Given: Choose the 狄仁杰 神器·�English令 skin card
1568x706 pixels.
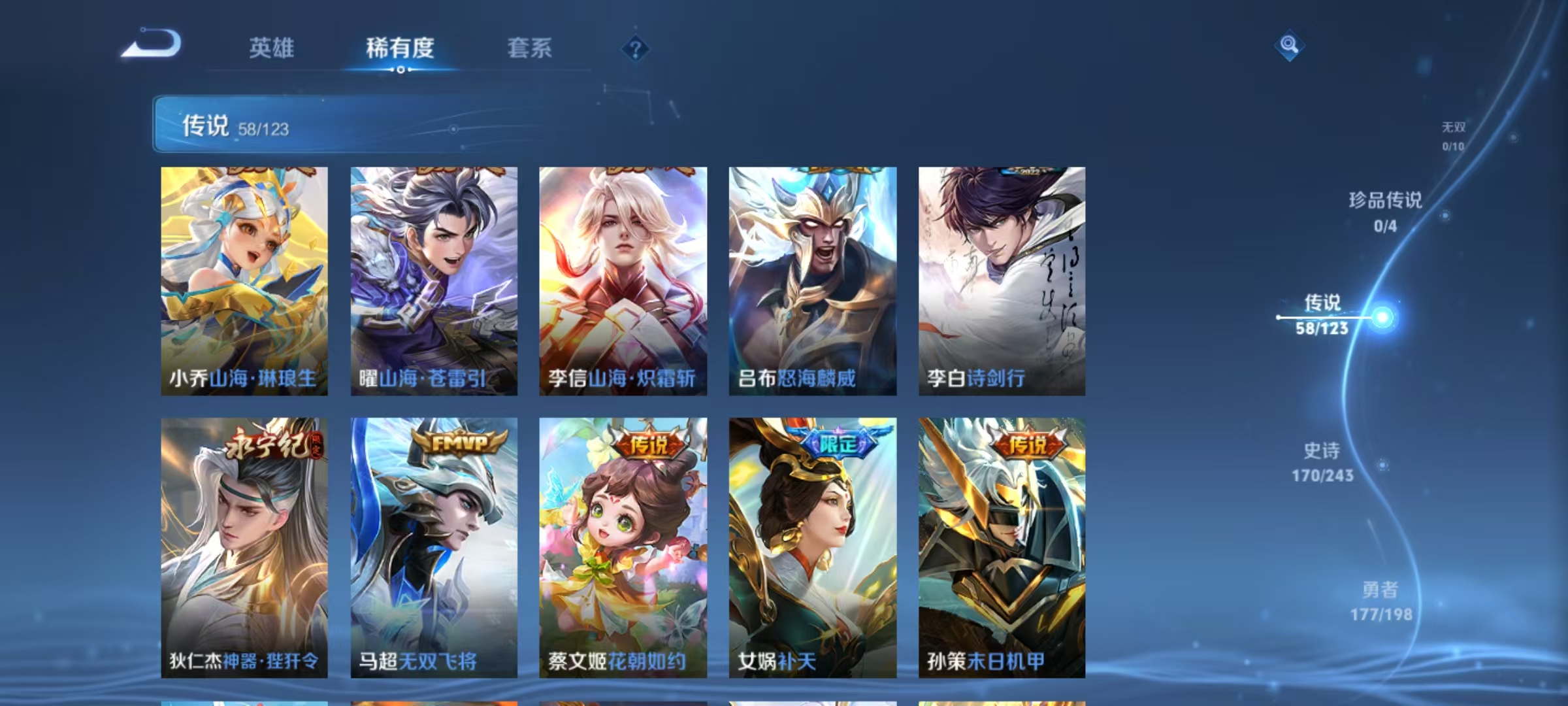Looking at the screenshot, I should click(244, 547).
